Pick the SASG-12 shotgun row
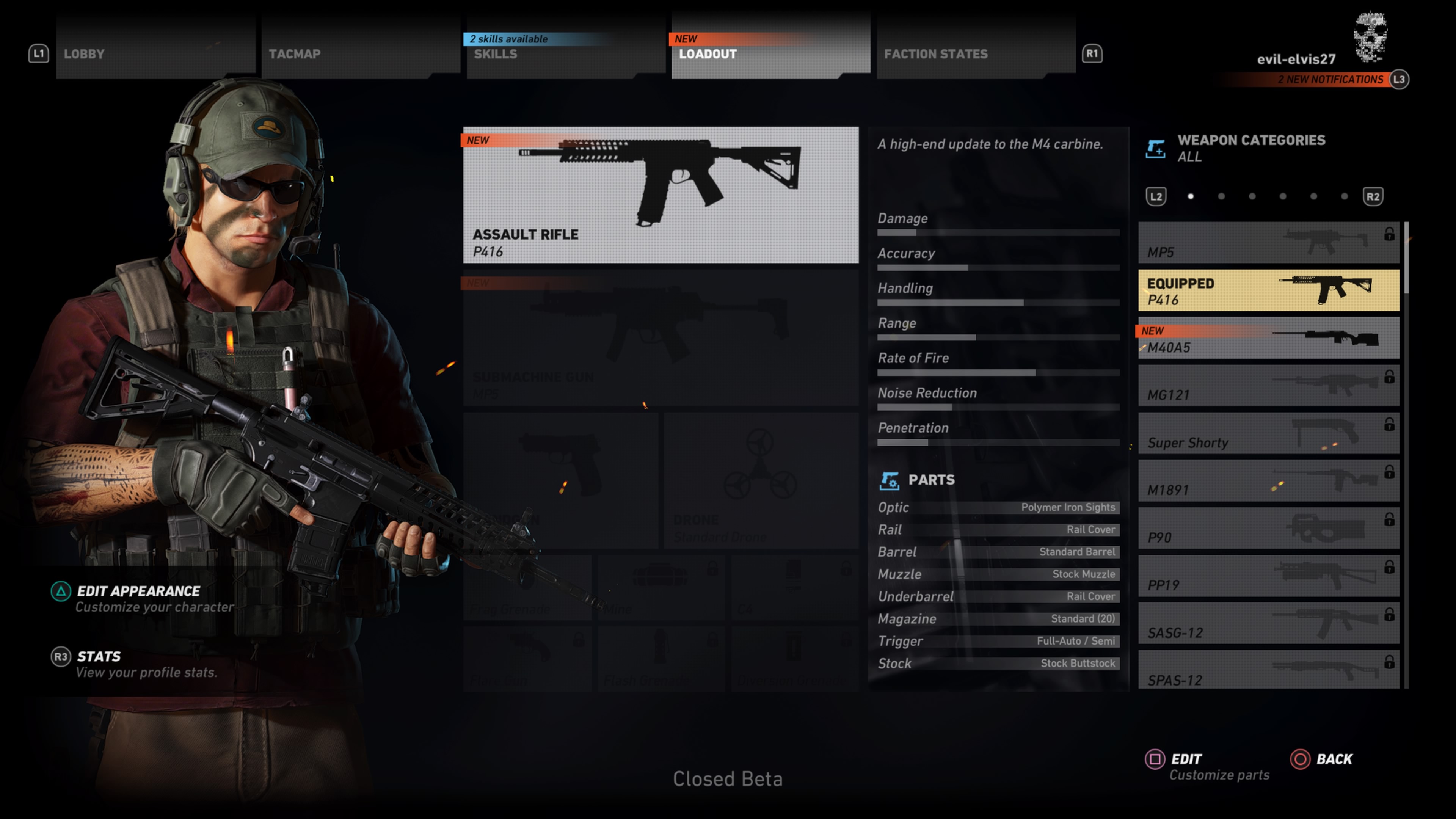 tap(1268, 623)
